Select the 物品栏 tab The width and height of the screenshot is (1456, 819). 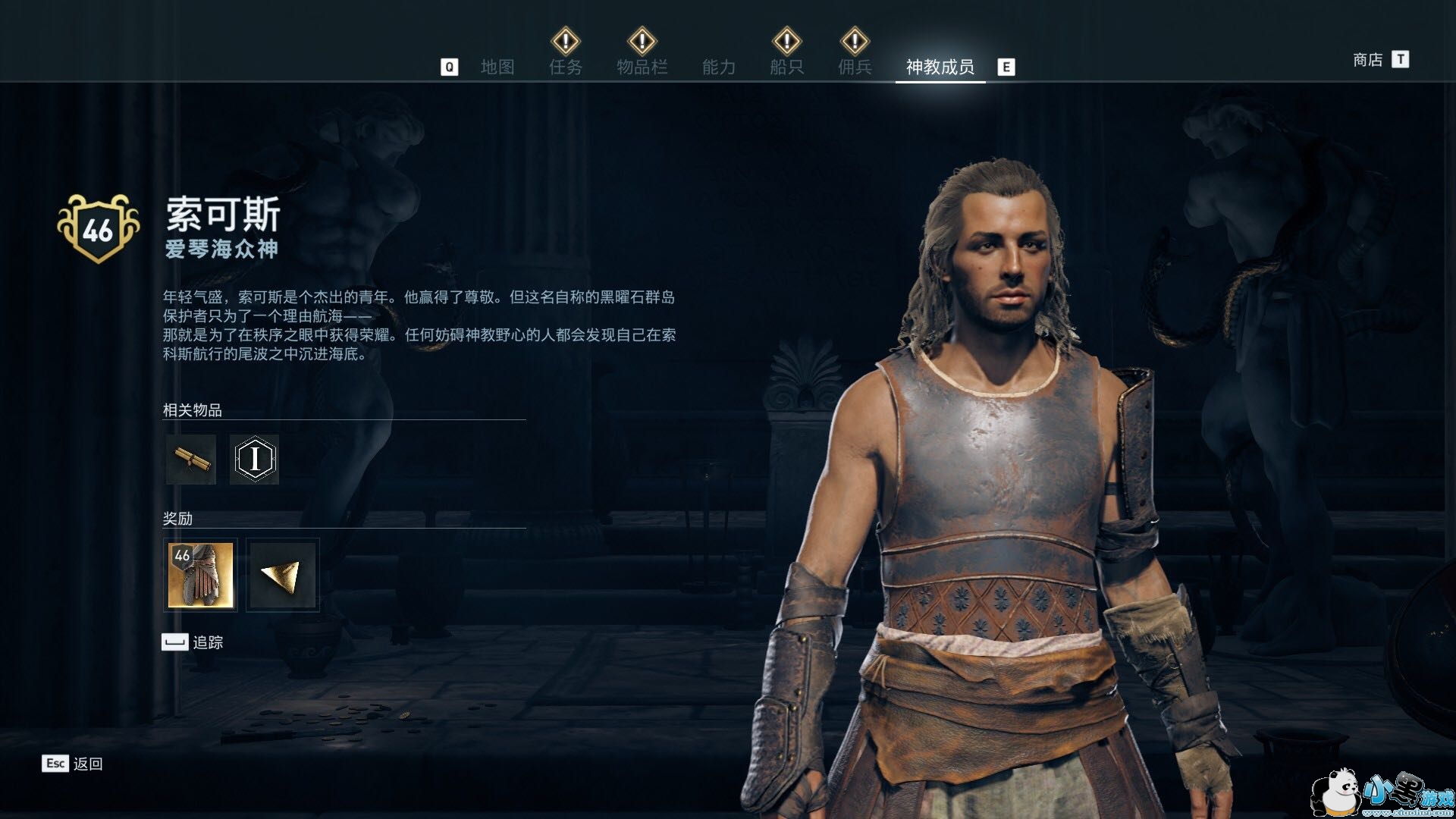coord(642,67)
